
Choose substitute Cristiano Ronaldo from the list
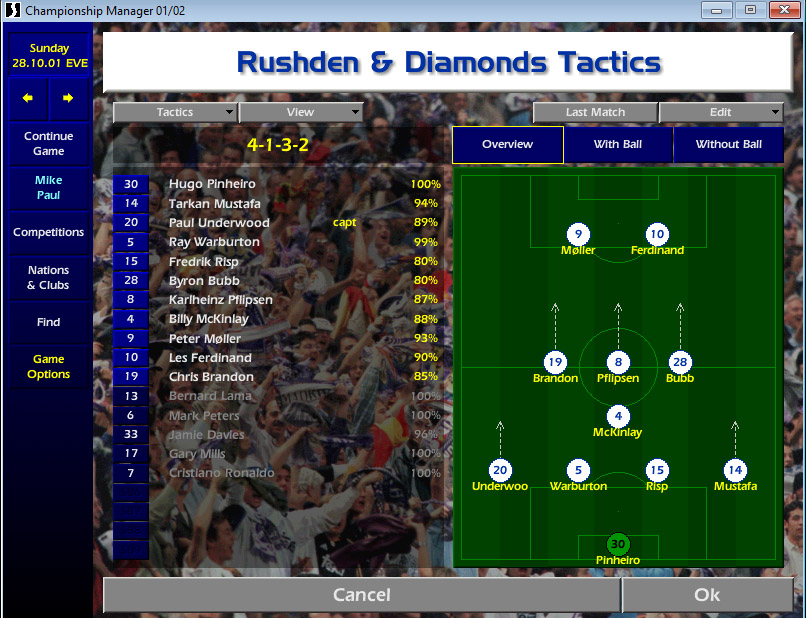[x=221, y=473]
